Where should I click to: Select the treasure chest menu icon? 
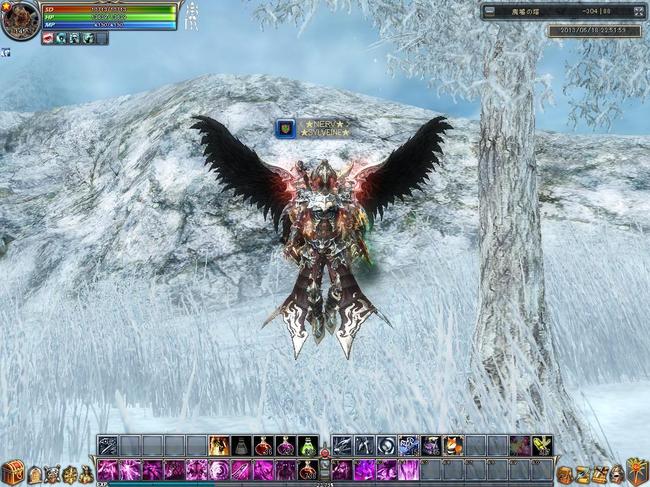(x=11, y=474)
